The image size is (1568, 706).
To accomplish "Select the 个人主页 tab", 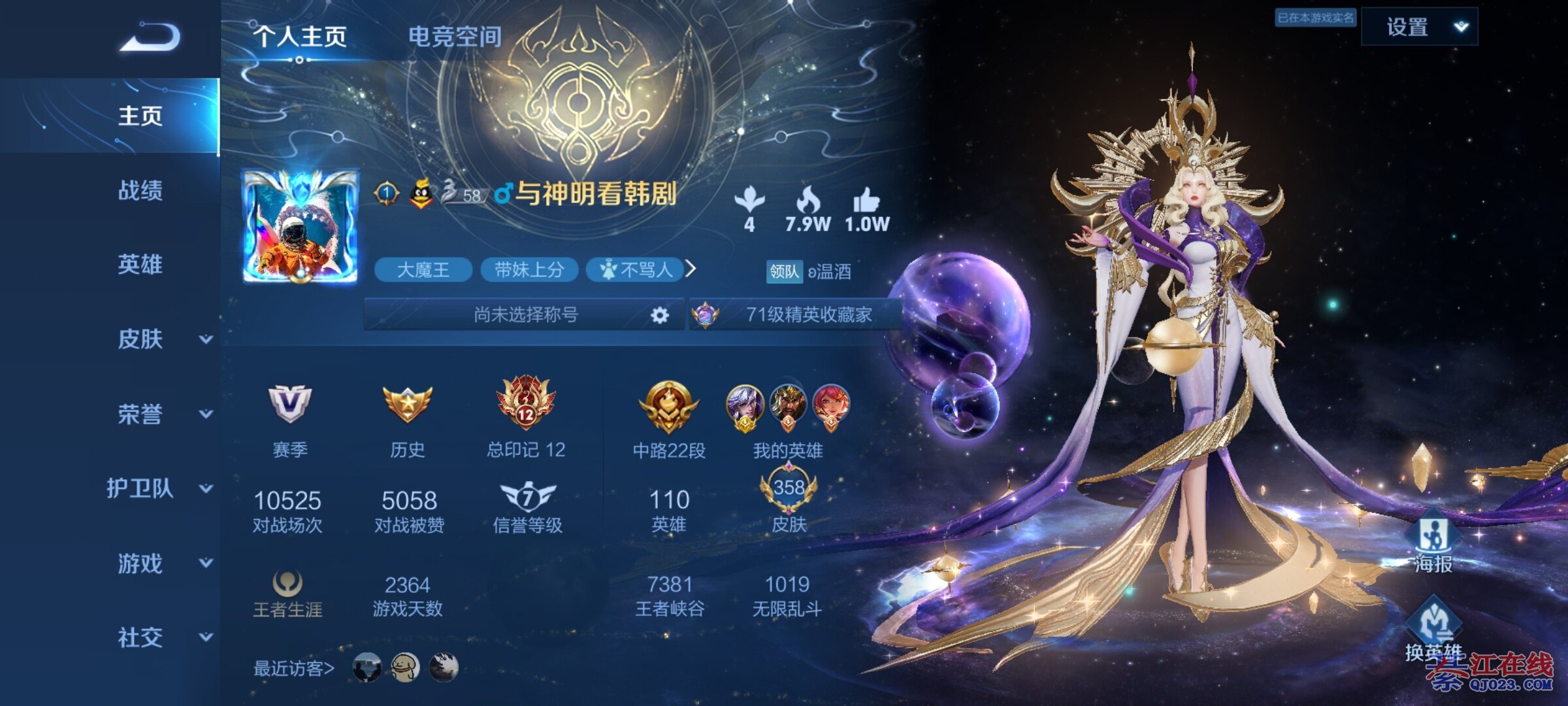I will [x=300, y=37].
